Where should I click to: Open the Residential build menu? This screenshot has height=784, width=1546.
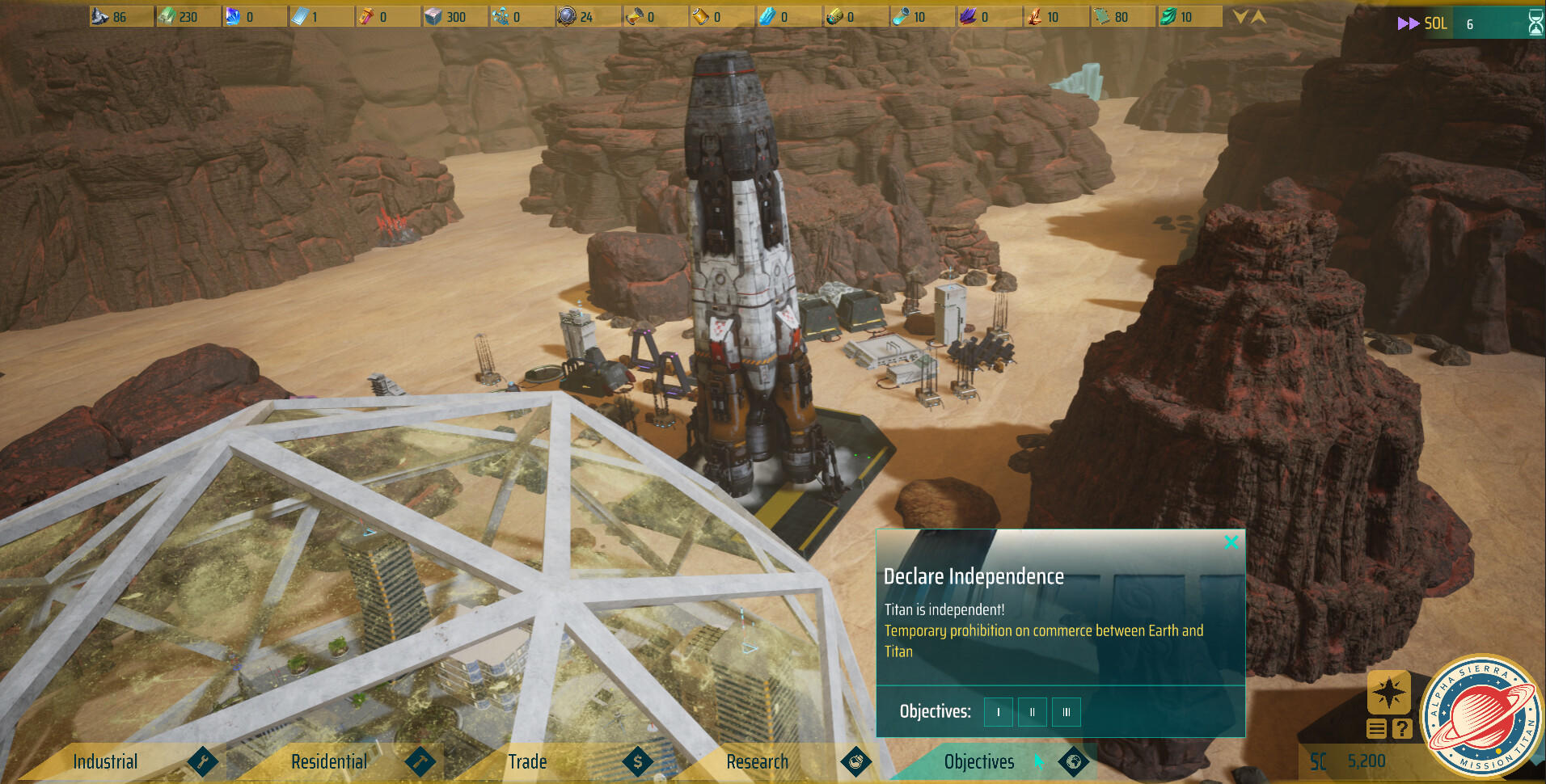tap(329, 761)
